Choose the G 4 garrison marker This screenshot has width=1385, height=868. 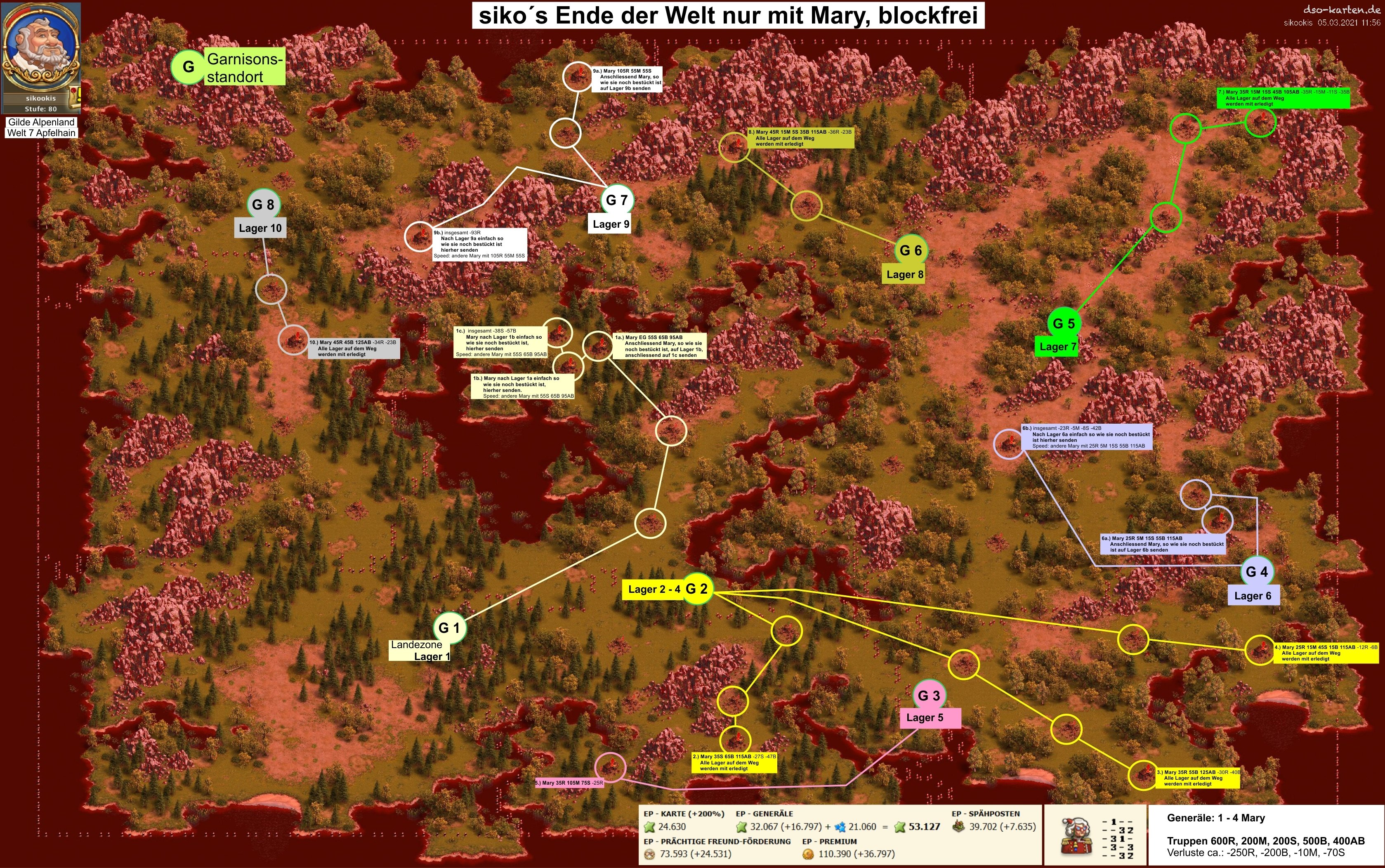1257,572
